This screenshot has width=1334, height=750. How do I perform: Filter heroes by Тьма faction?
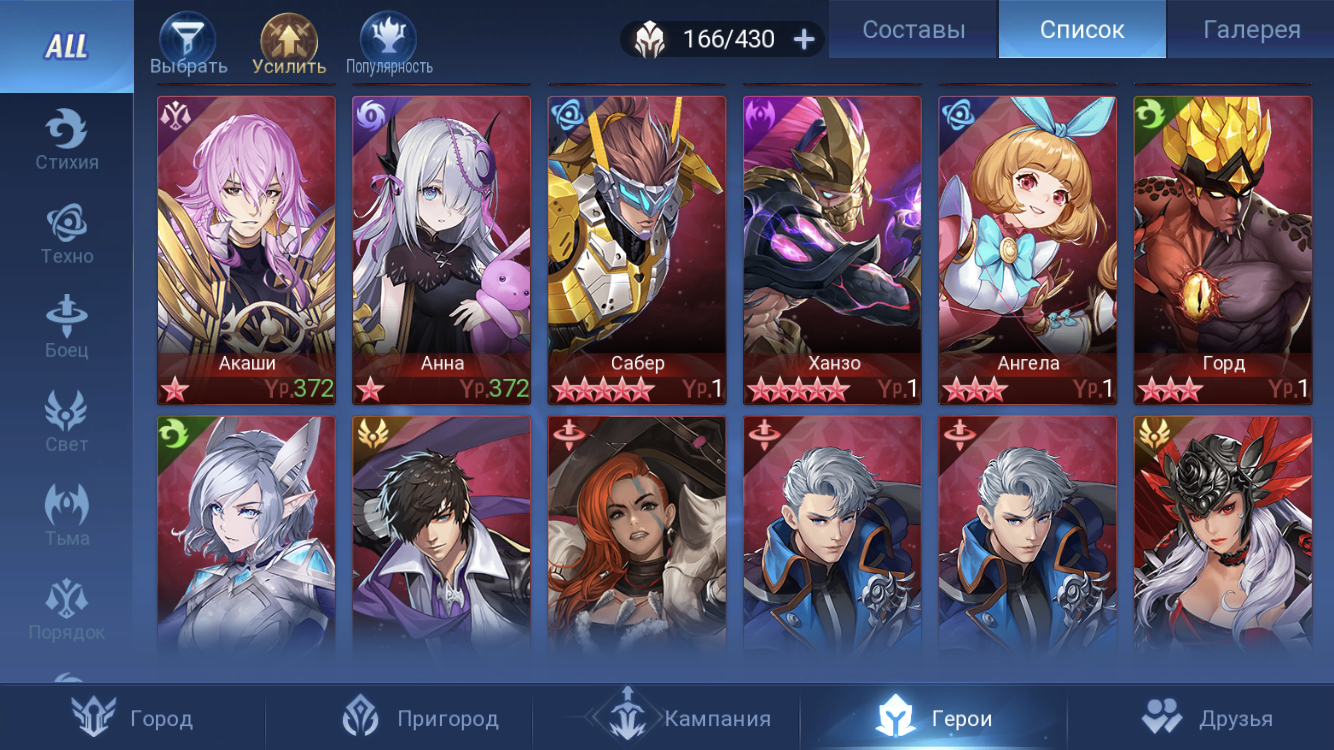66,516
